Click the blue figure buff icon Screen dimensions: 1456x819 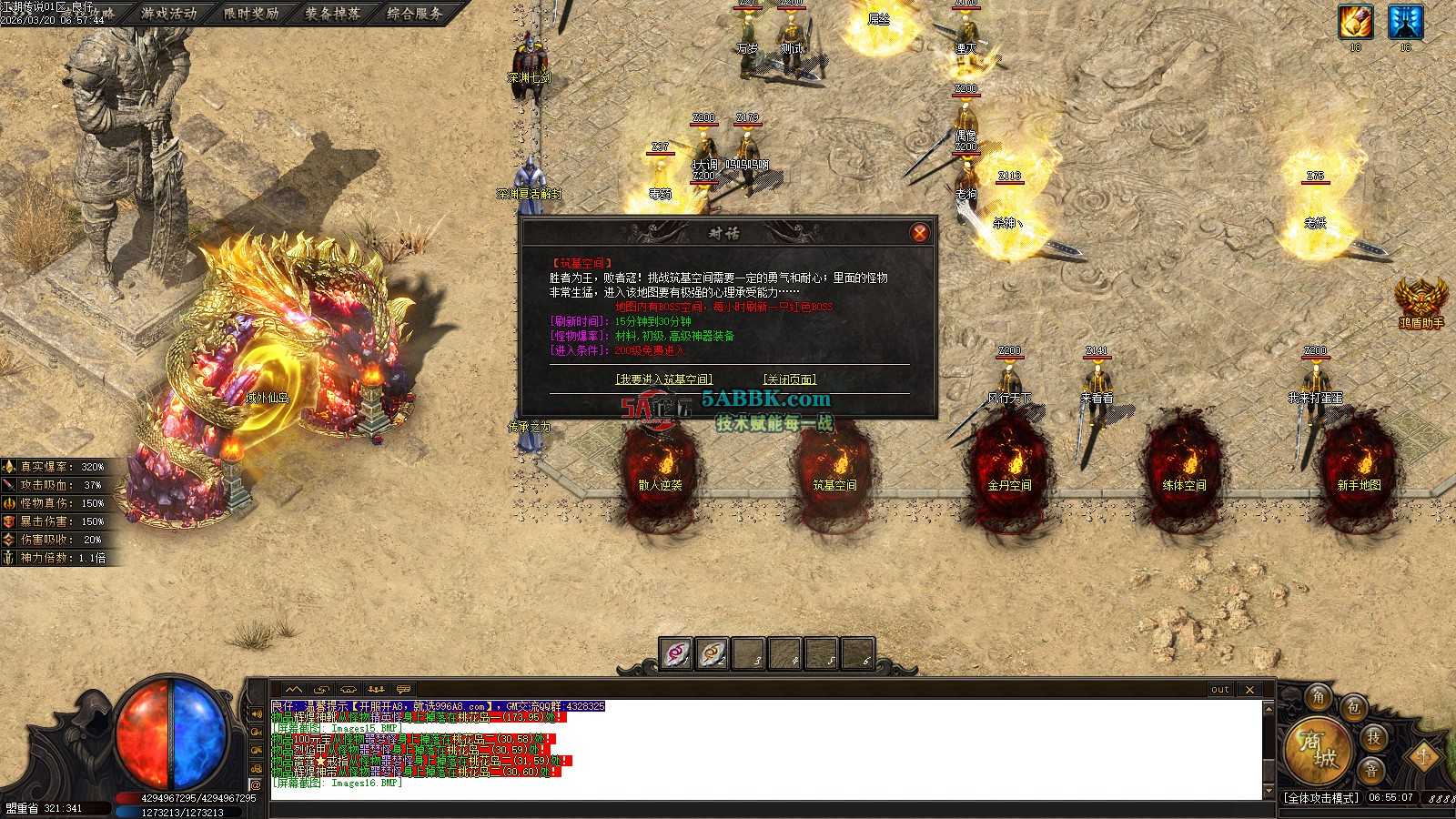pyautogui.click(x=1405, y=23)
